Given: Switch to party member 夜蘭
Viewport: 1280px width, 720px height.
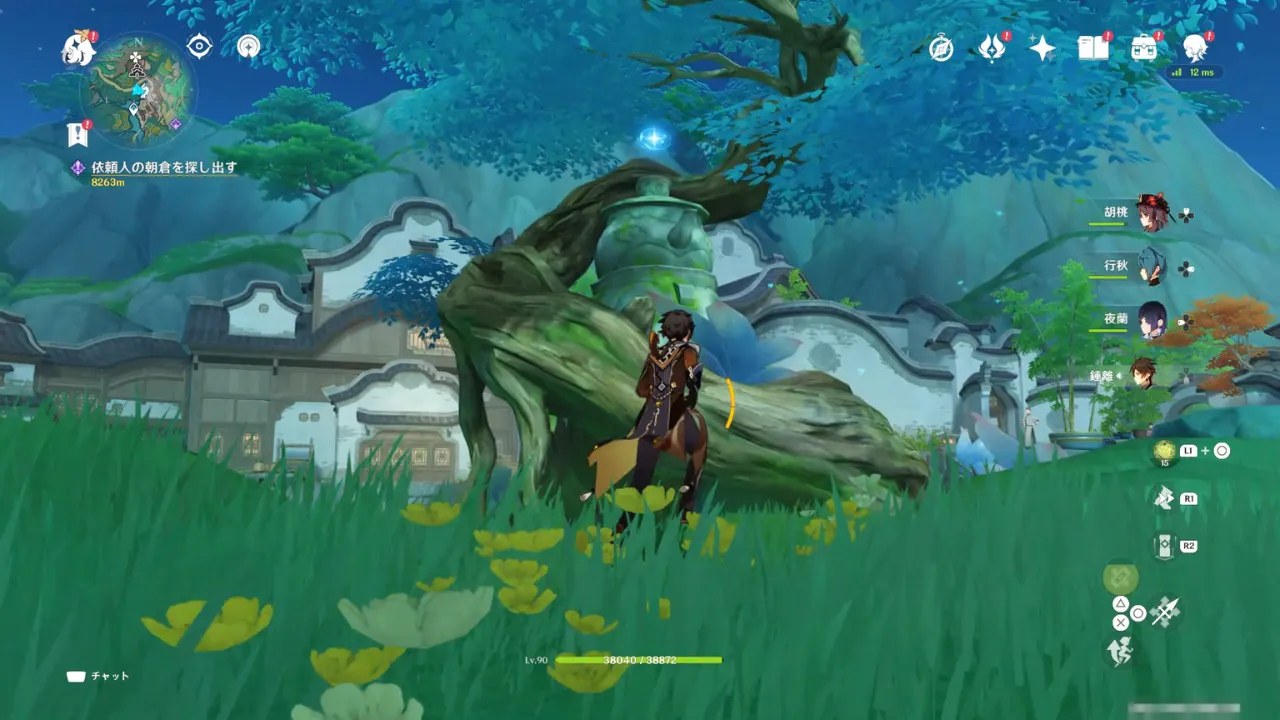Looking at the screenshot, I should coord(1150,321).
